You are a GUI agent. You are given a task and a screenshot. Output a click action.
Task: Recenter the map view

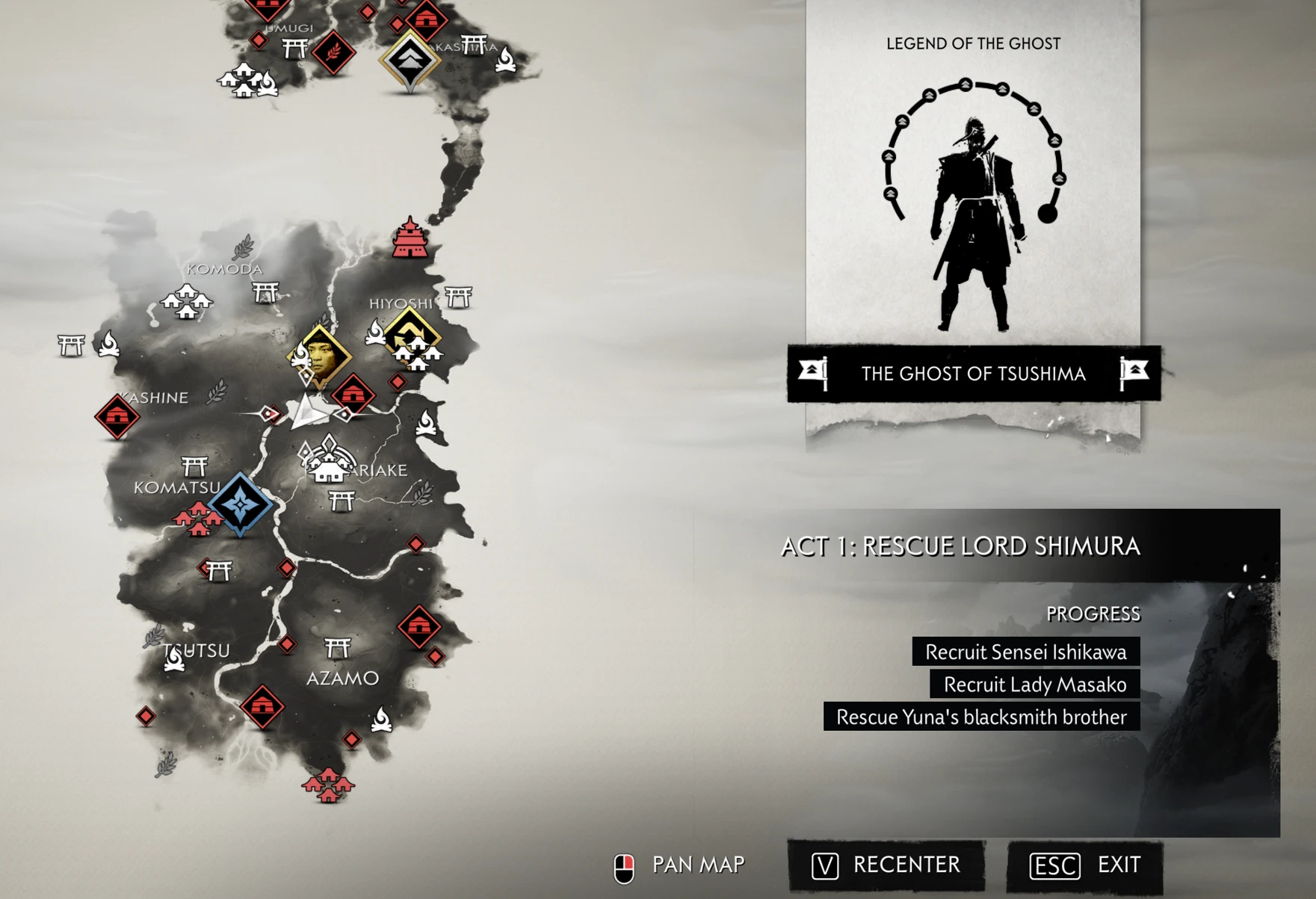[886, 865]
